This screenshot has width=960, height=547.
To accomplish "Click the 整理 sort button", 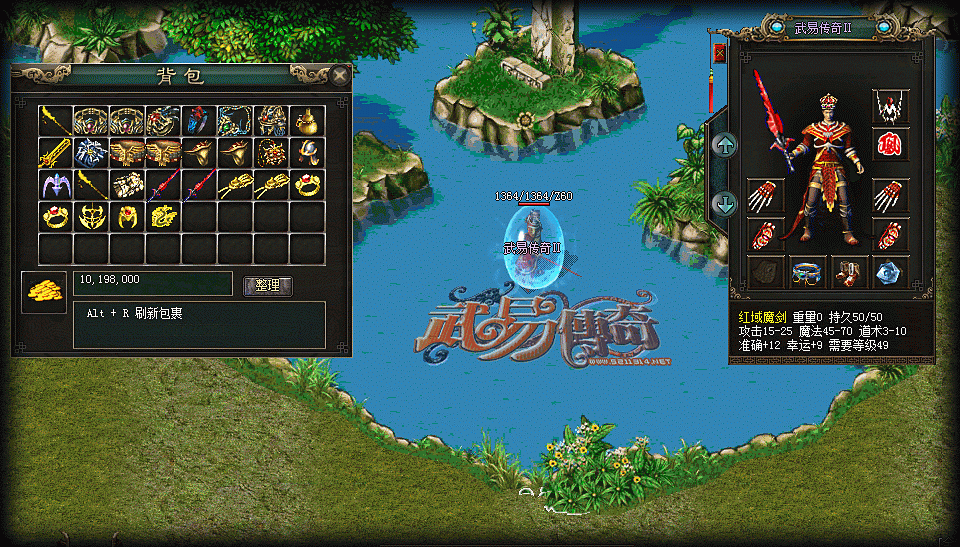I will (x=268, y=286).
